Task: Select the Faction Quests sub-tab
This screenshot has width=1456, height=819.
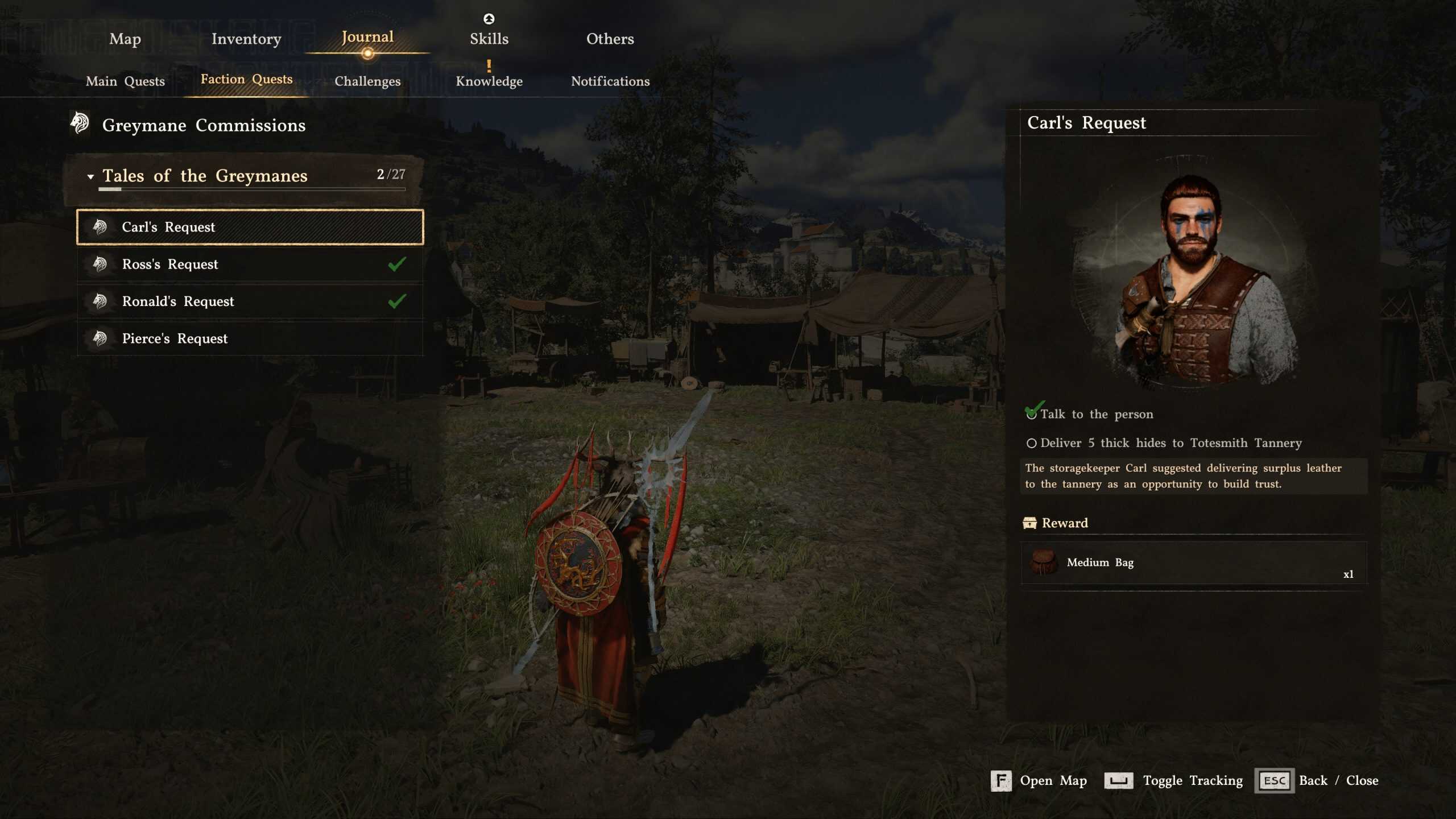Action: [x=246, y=80]
